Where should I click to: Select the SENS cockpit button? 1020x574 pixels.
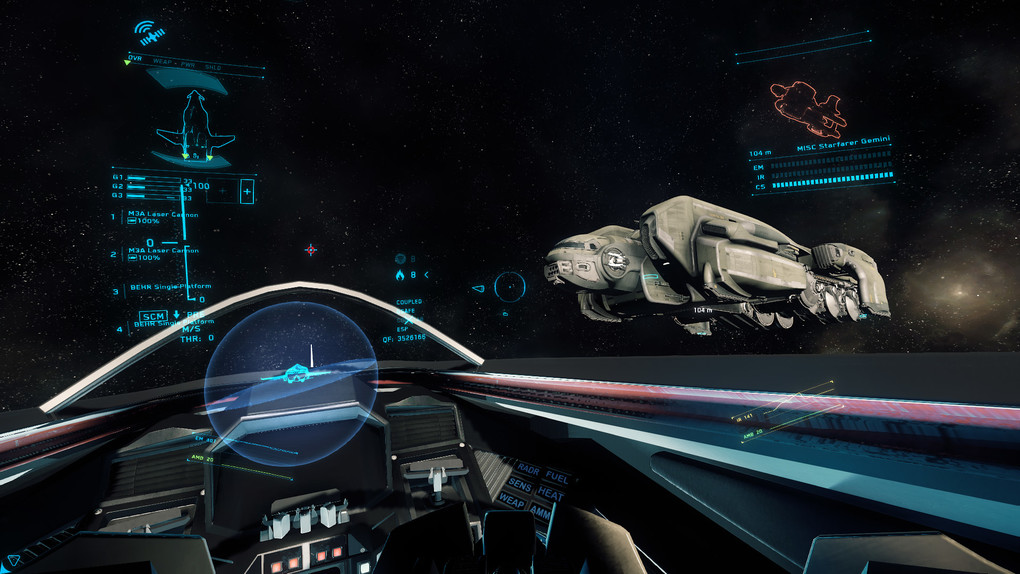[x=519, y=485]
